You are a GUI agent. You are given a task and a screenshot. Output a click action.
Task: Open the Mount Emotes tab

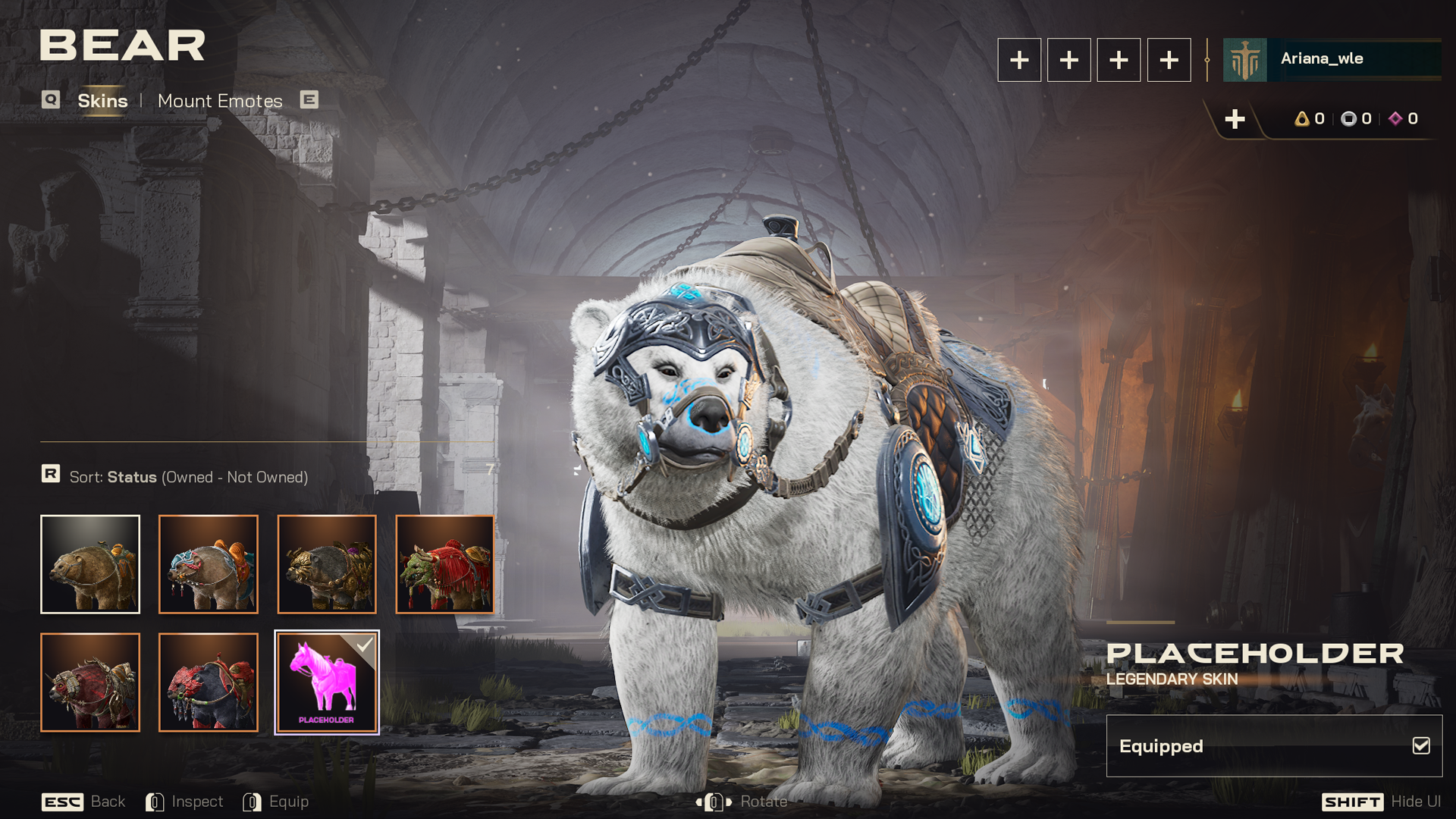(220, 101)
